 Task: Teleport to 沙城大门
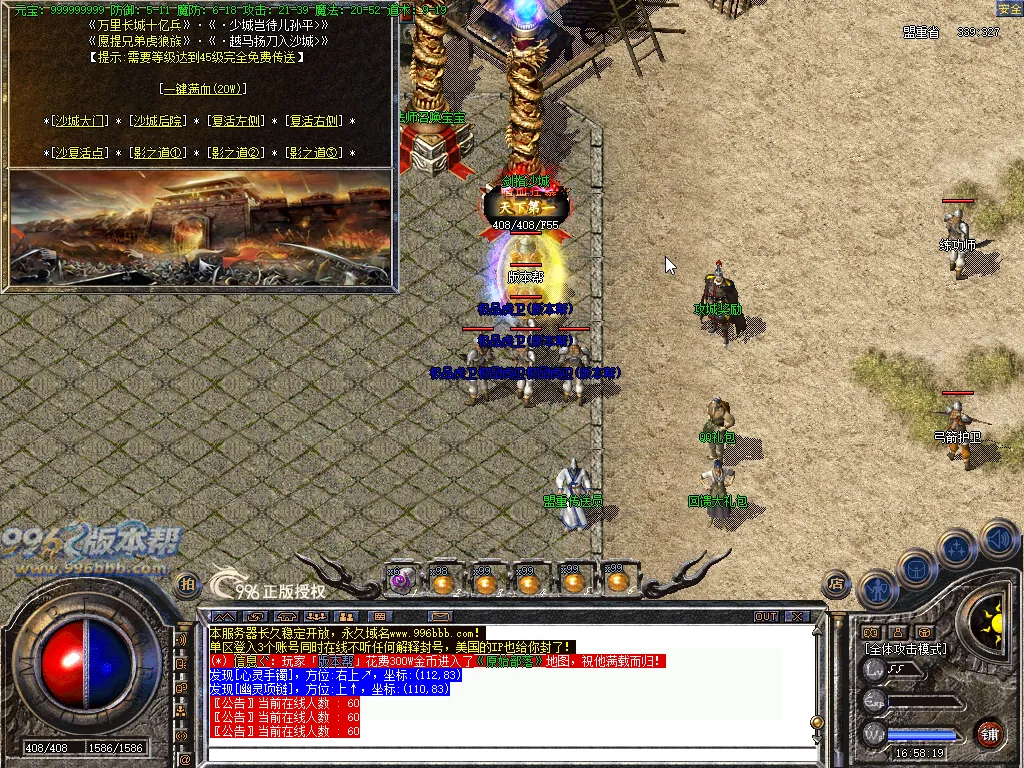click(80, 121)
